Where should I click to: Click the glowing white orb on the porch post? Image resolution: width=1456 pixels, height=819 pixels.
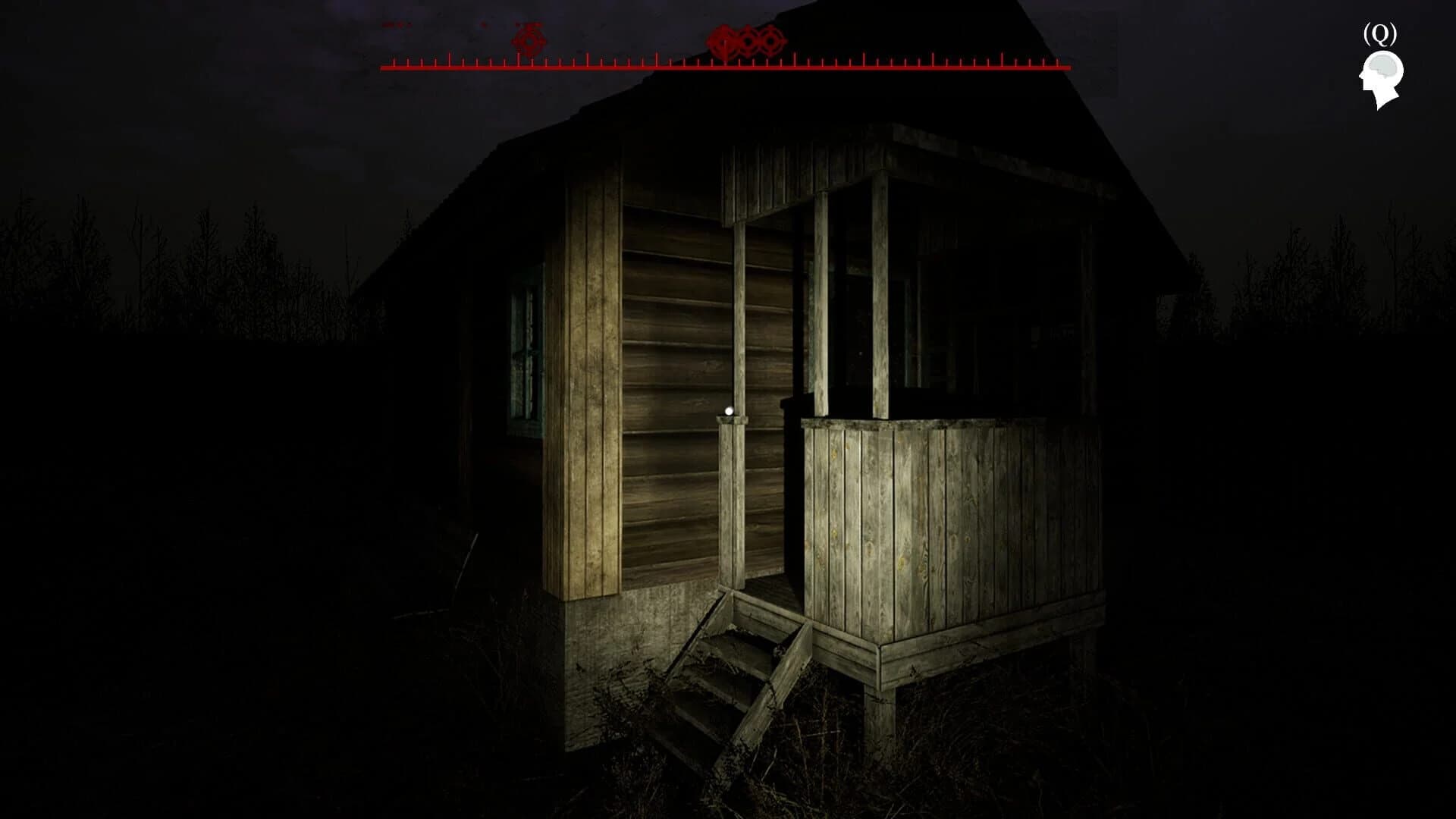[x=727, y=410]
